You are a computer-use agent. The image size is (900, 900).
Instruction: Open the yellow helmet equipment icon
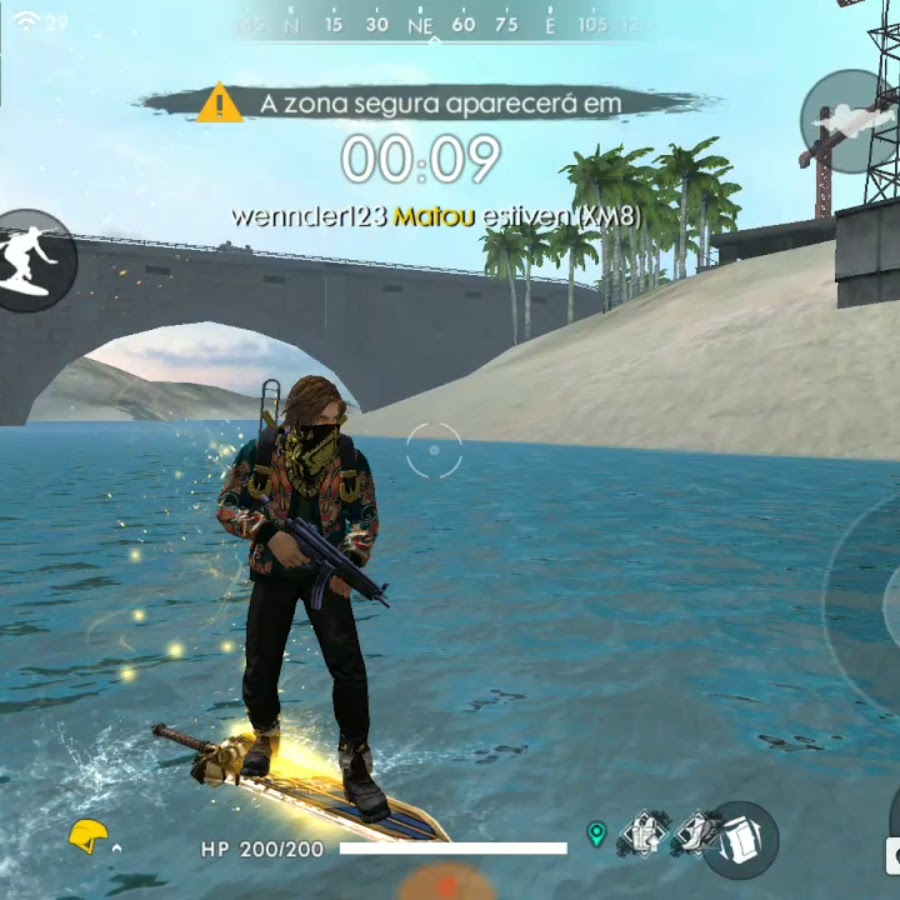pyautogui.click(x=88, y=836)
